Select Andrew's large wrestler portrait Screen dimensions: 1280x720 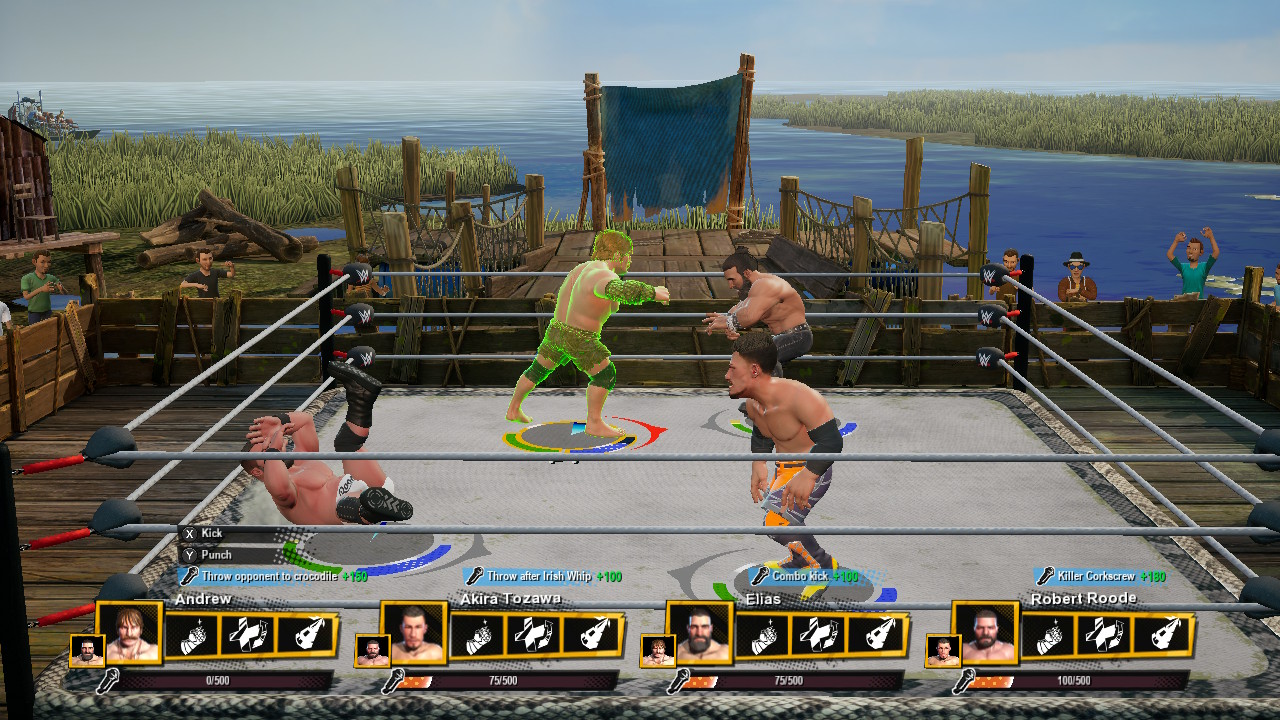[132, 634]
